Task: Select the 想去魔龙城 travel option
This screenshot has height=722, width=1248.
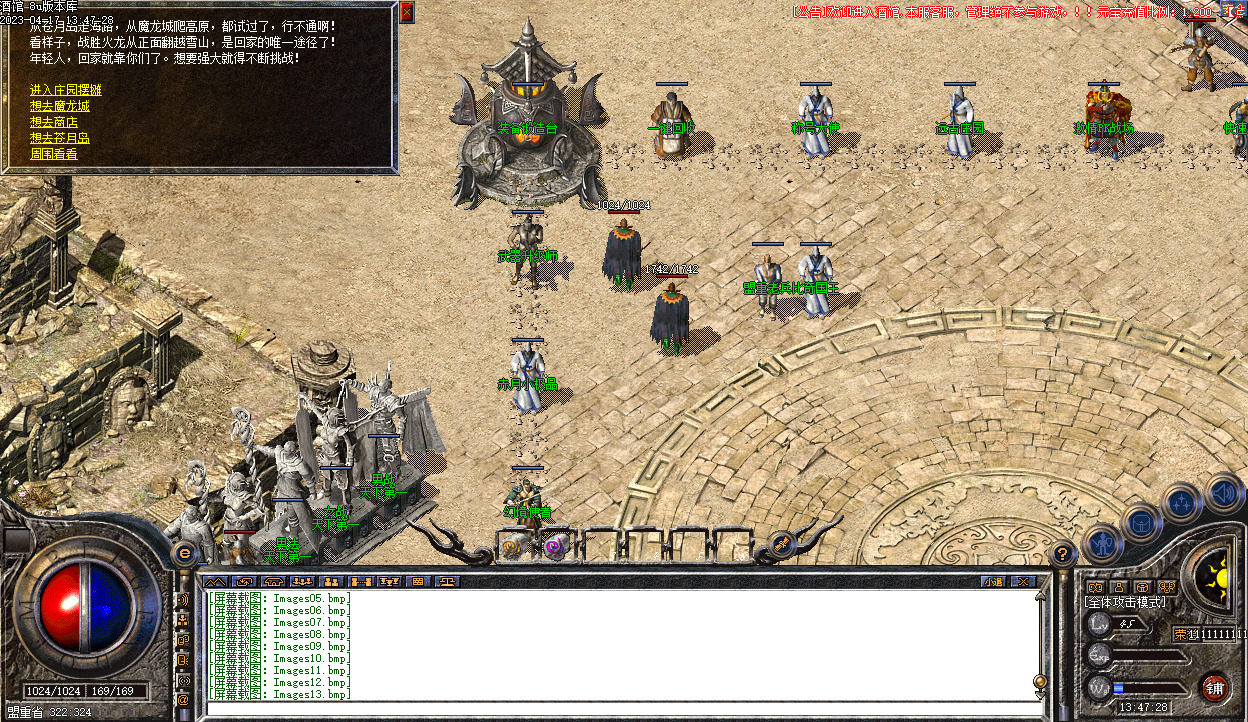Action: click(60, 106)
